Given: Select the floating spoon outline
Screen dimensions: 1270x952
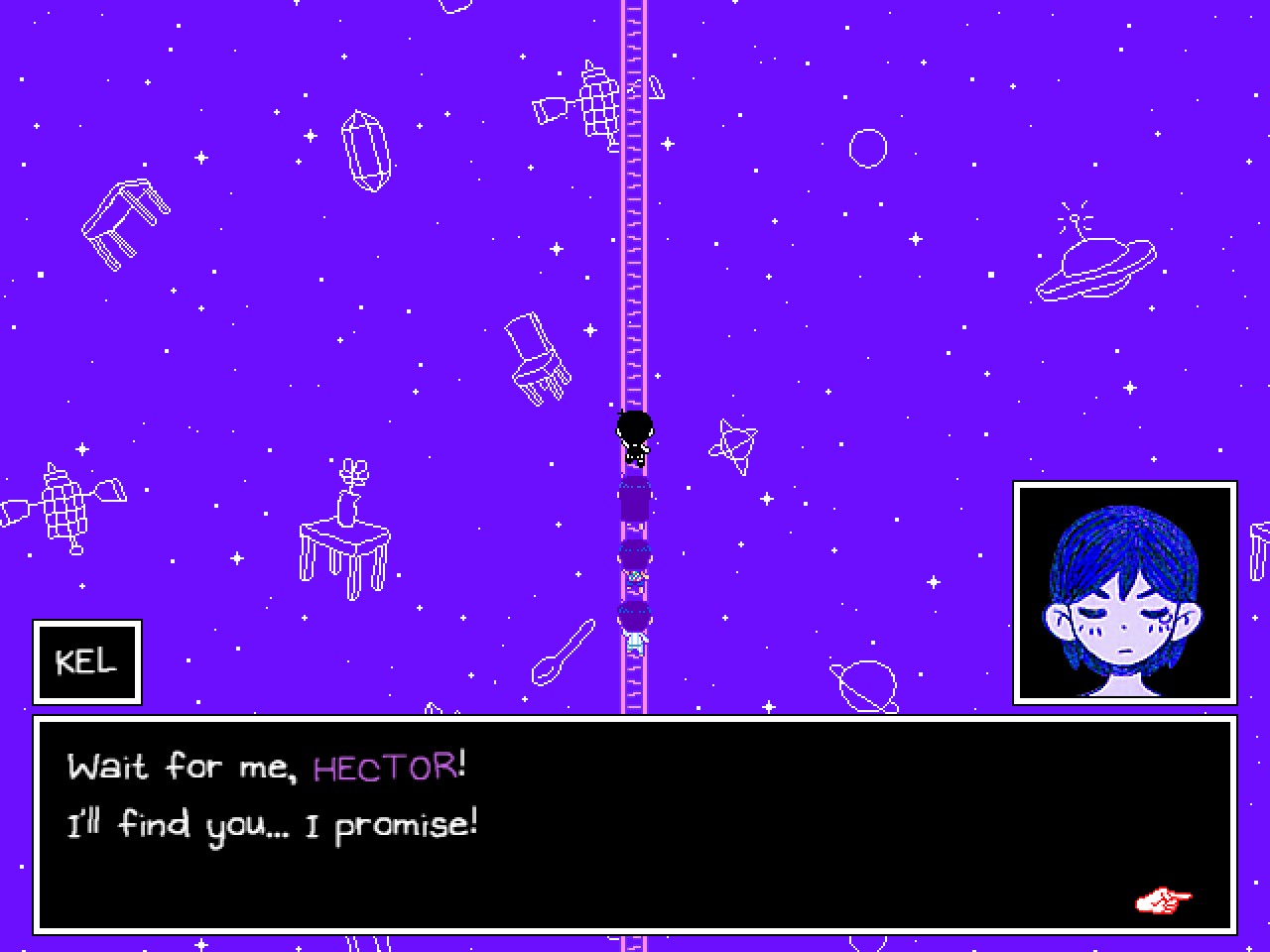Looking at the screenshot, I should 561,650.
